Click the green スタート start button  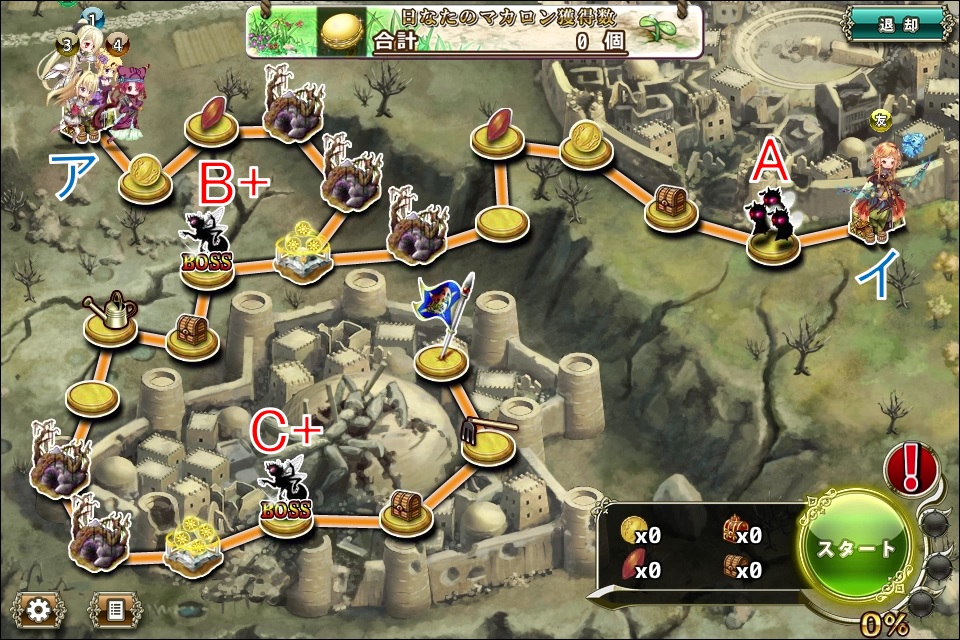click(858, 551)
